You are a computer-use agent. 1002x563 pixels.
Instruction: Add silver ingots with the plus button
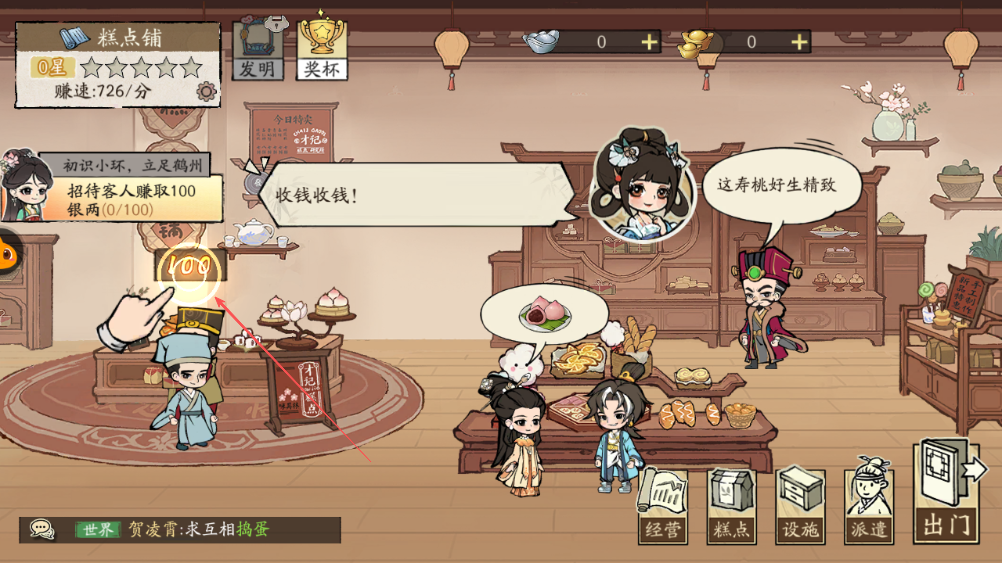650,42
